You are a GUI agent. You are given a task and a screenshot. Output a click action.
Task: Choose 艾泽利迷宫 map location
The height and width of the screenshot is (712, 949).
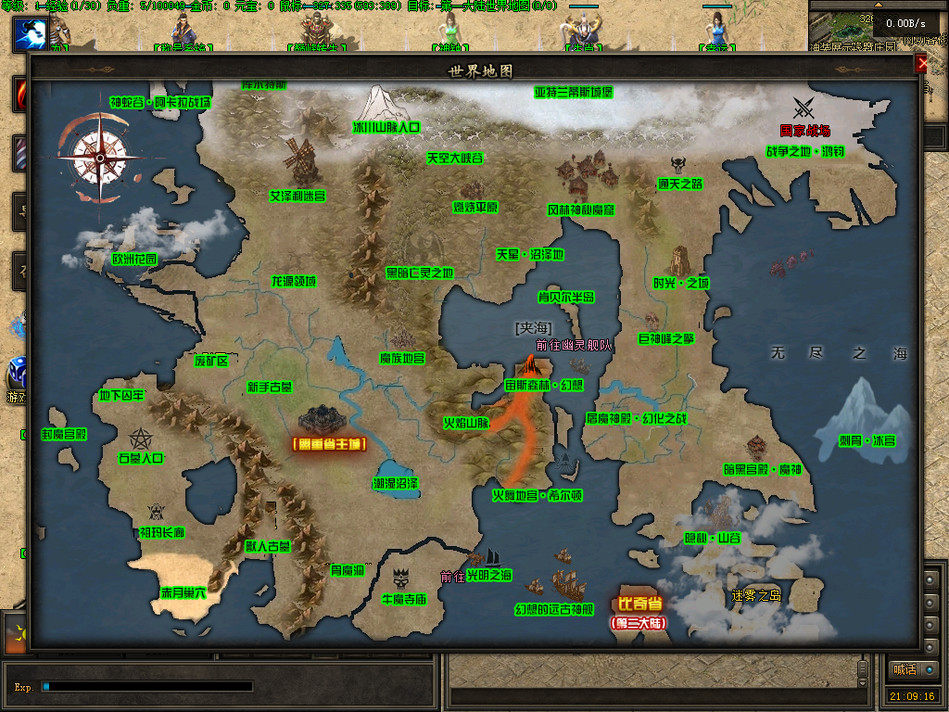pos(297,196)
